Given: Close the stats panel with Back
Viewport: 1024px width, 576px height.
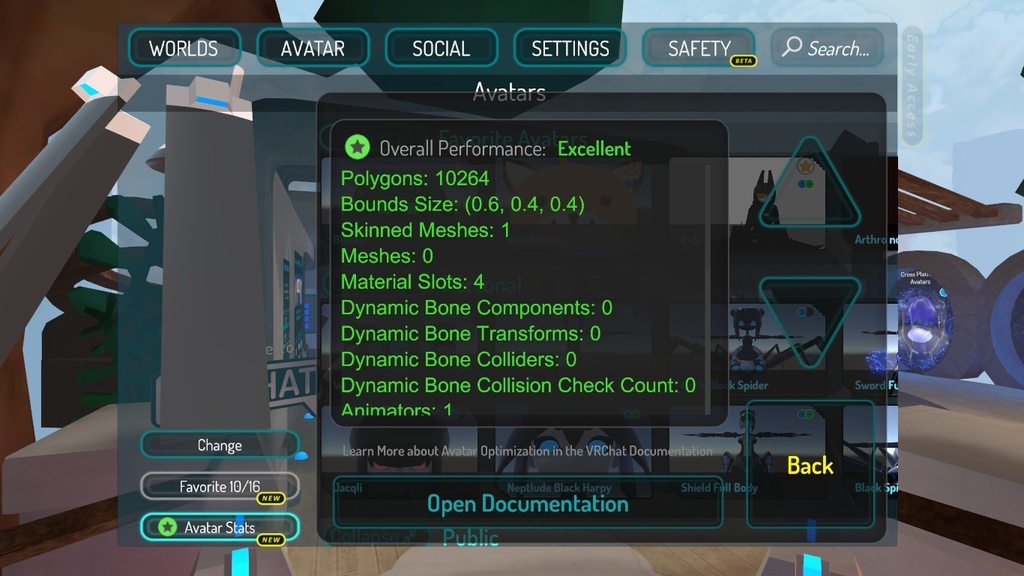Looking at the screenshot, I should (810, 465).
